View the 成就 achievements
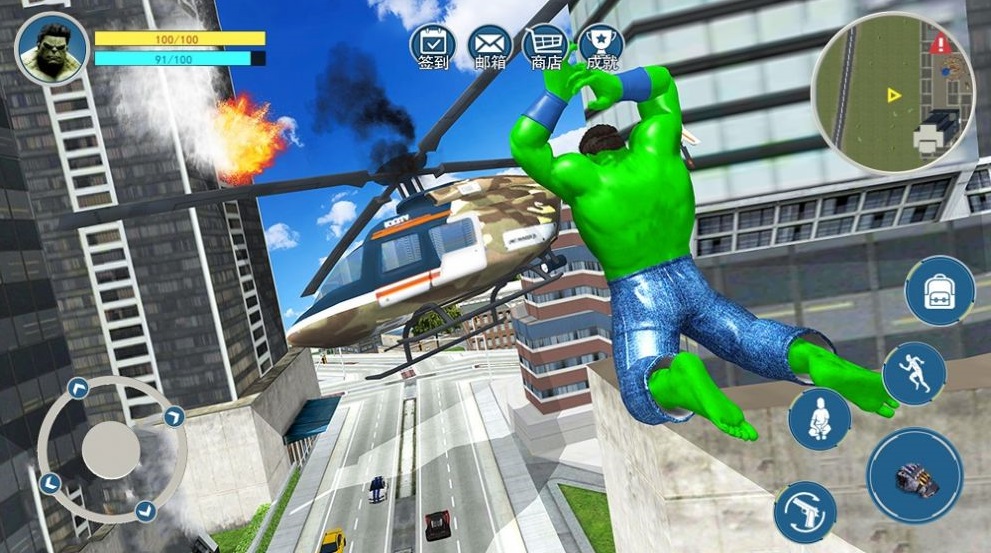The width and height of the screenshot is (991, 553). pyautogui.click(x=601, y=44)
